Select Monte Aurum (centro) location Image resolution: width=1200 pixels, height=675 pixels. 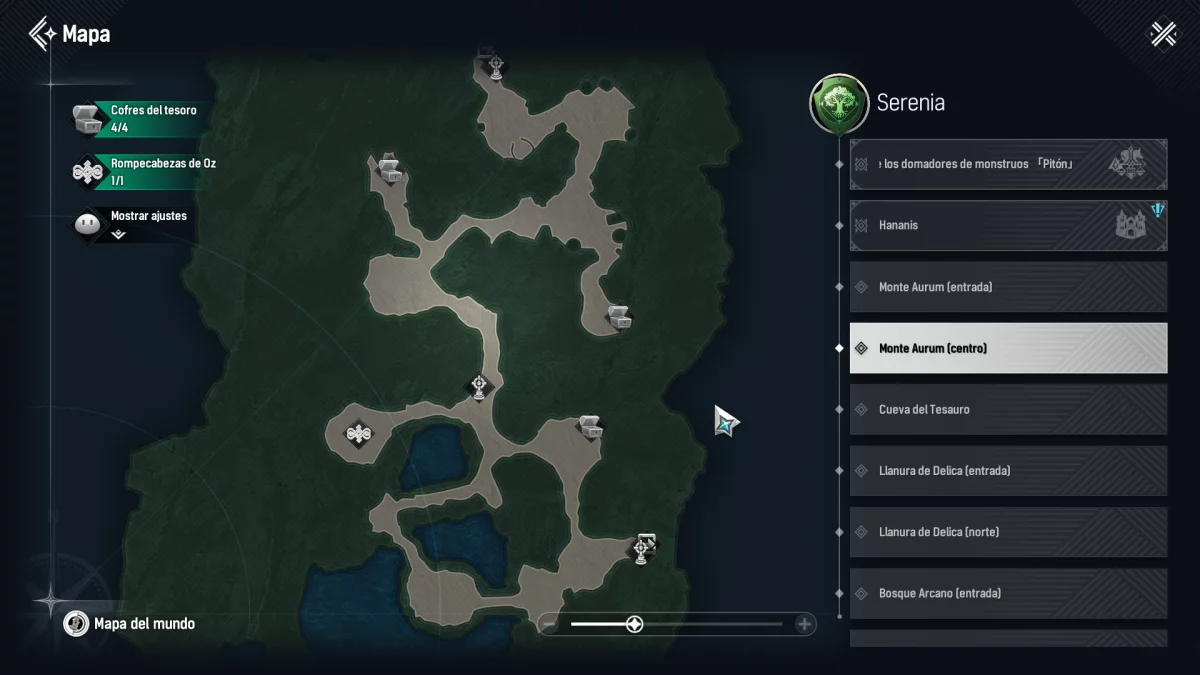click(x=1008, y=348)
